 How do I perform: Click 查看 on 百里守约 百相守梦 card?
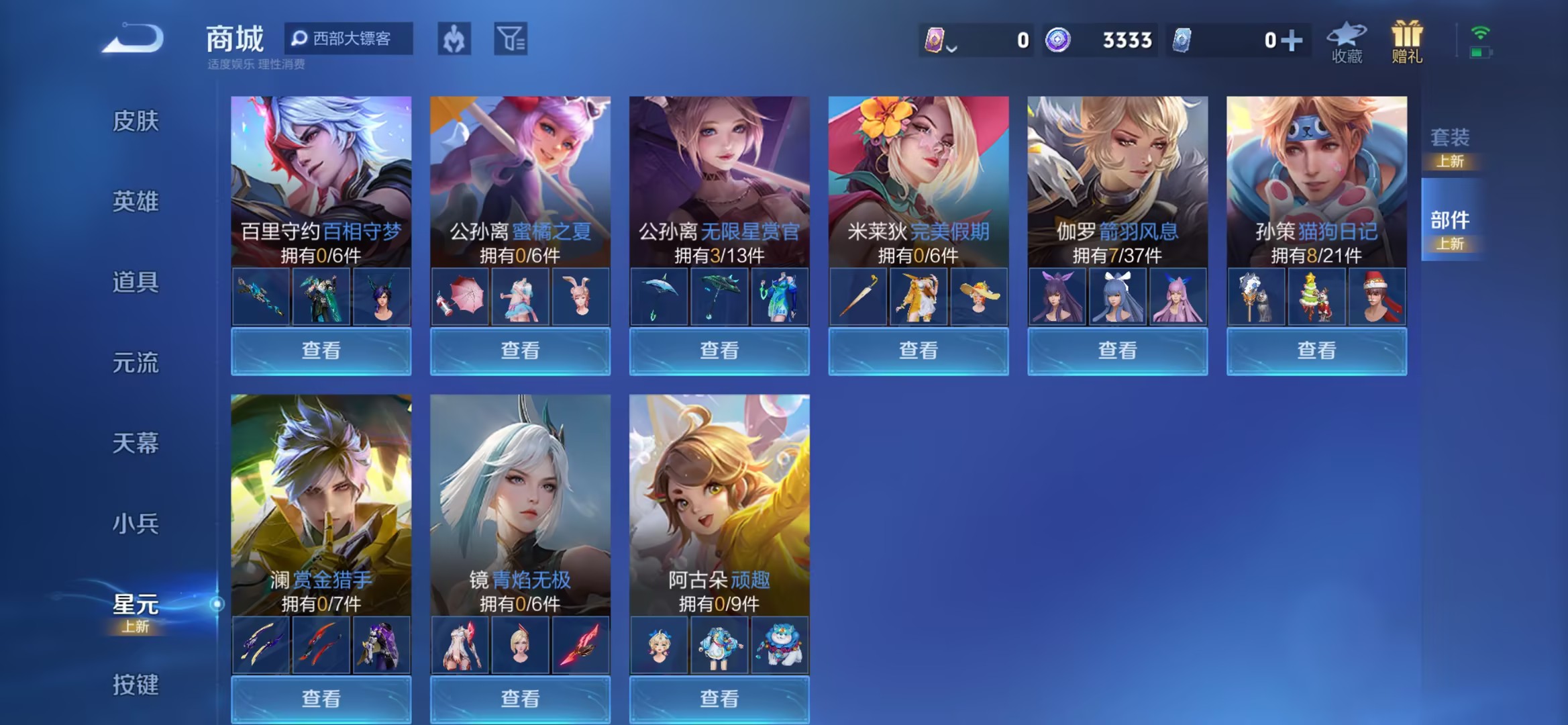click(320, 350)
